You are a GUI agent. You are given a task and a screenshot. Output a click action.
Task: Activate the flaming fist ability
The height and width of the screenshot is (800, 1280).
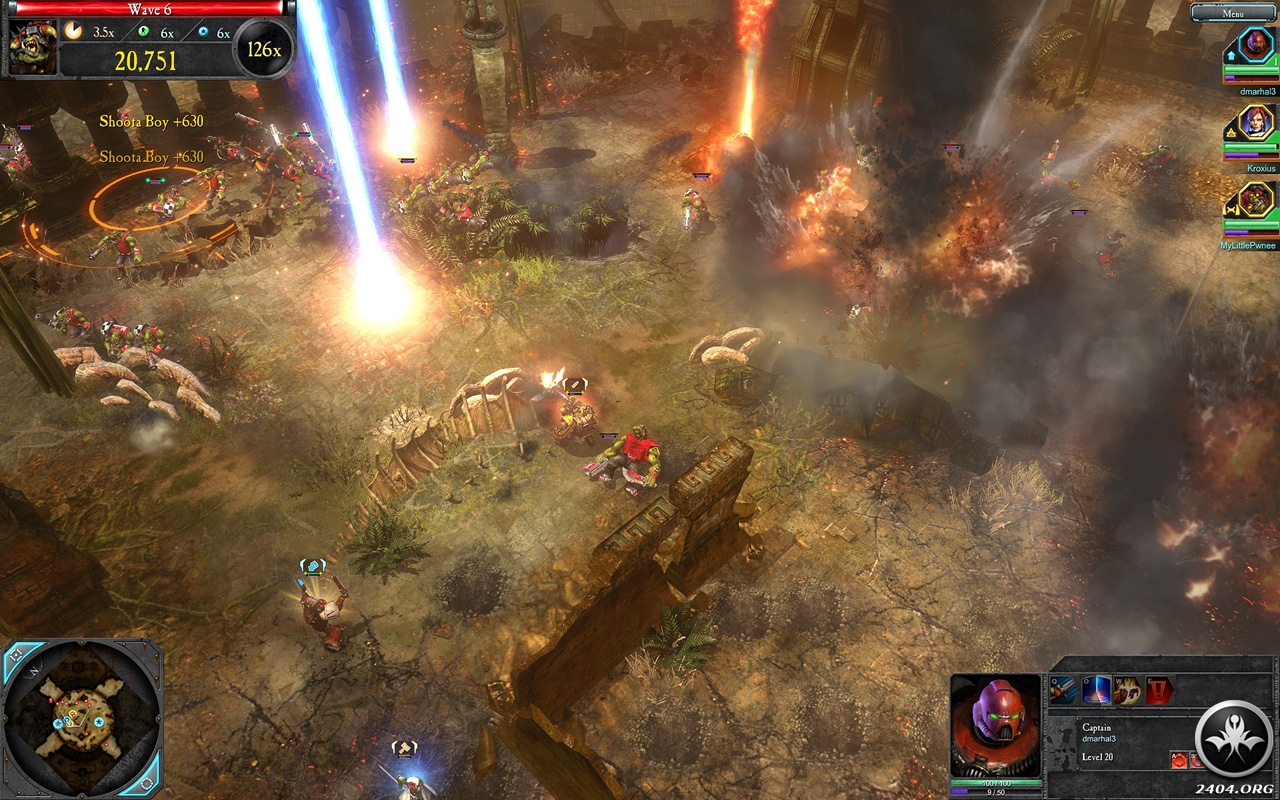[x=1127, y=690]
